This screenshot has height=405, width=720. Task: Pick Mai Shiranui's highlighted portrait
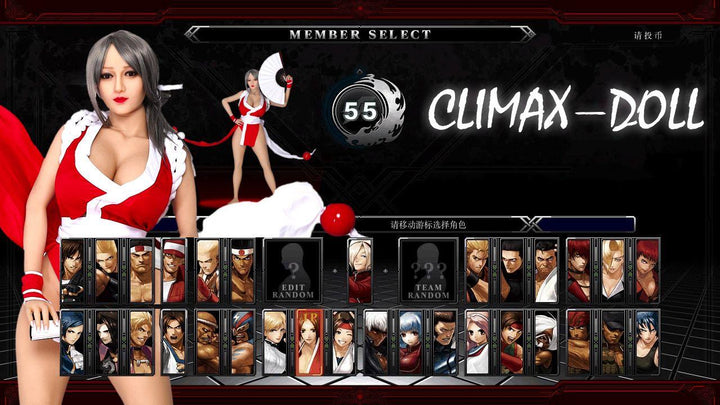pyautogui.click(x=310, y=342)
